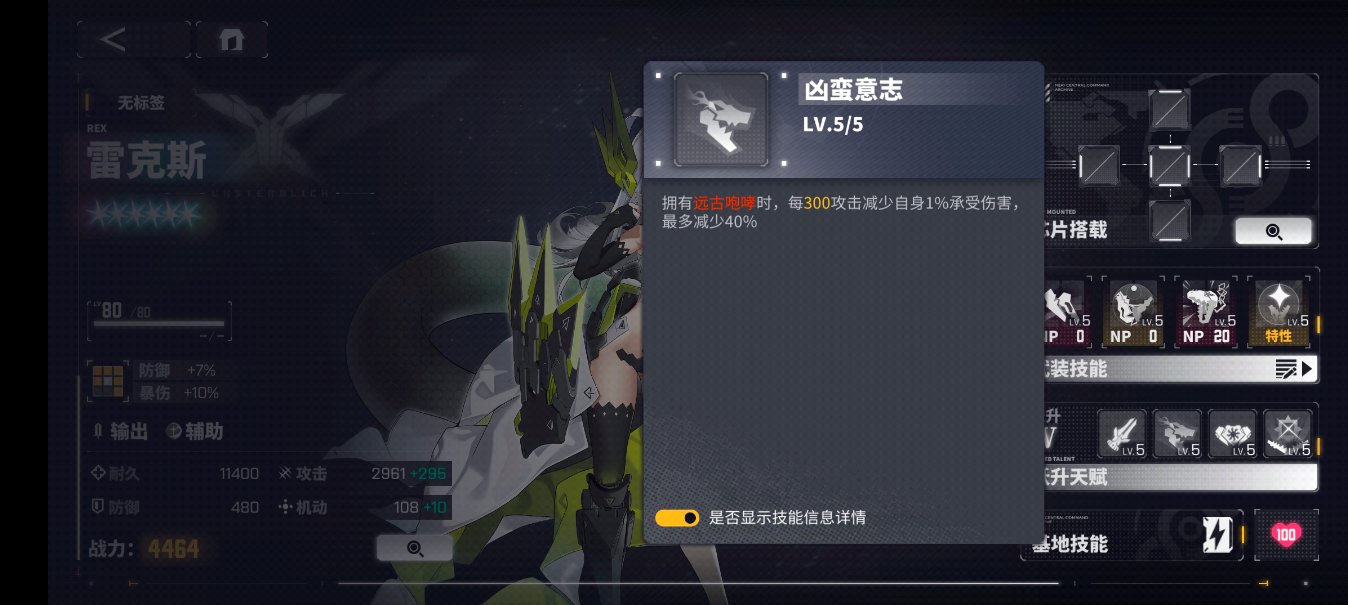Select the 特性 trait skill icon
The image size is (1348, 605).
point(1278,312)
